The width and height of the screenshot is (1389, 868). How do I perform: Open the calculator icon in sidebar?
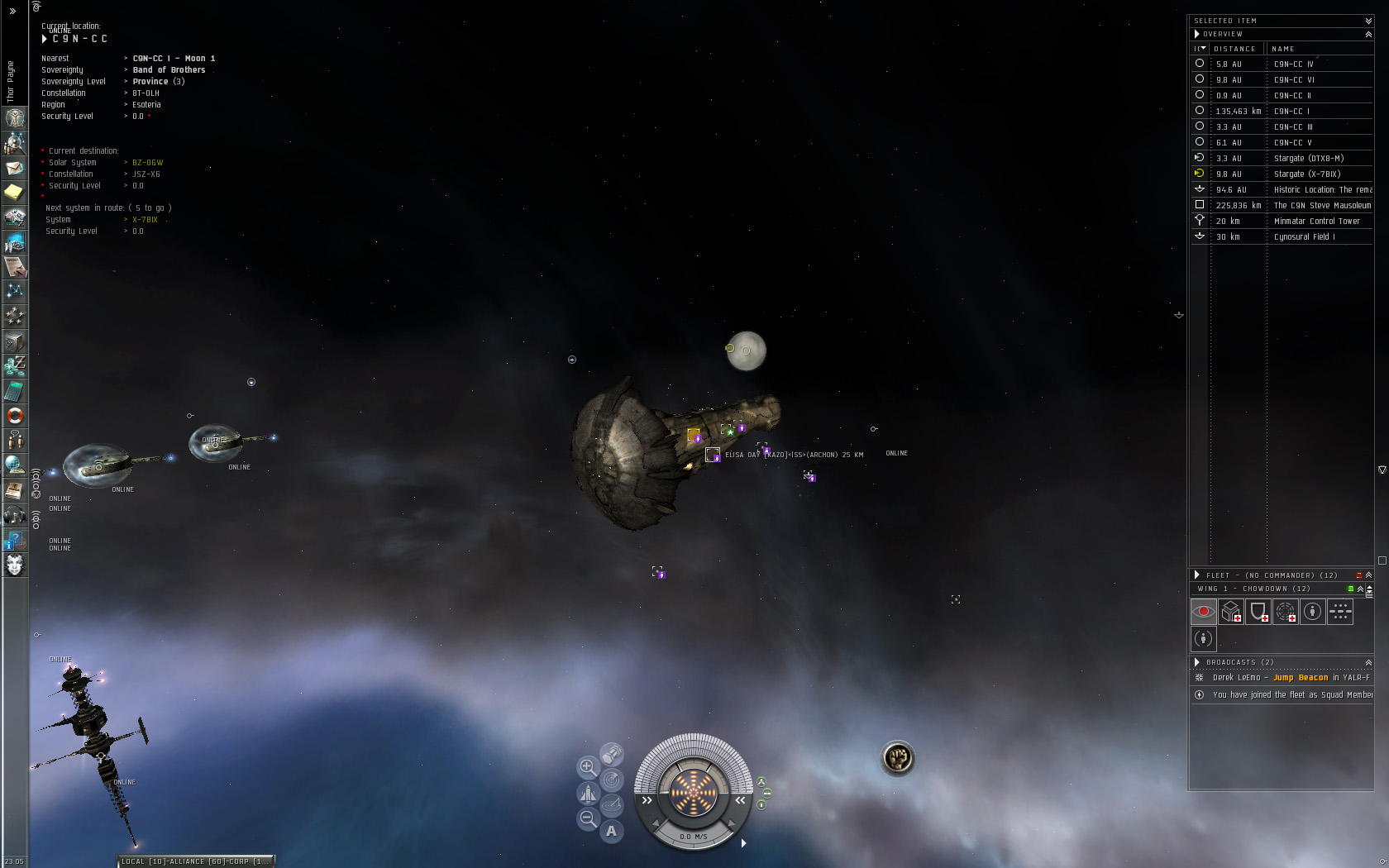(15, 390)
